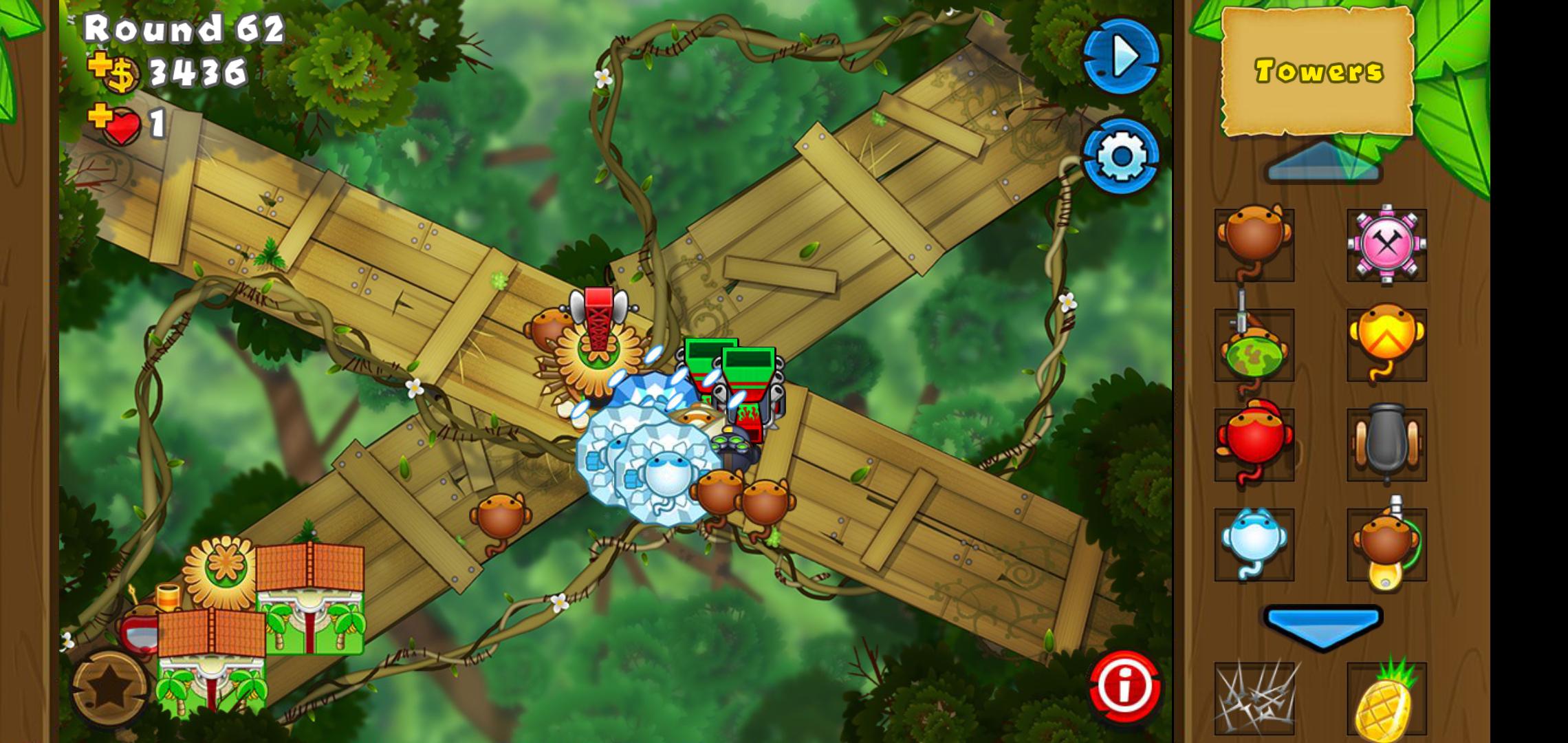Start the round with the play button
This screenshot has width=1568, height=743.
coord(1121,56)
